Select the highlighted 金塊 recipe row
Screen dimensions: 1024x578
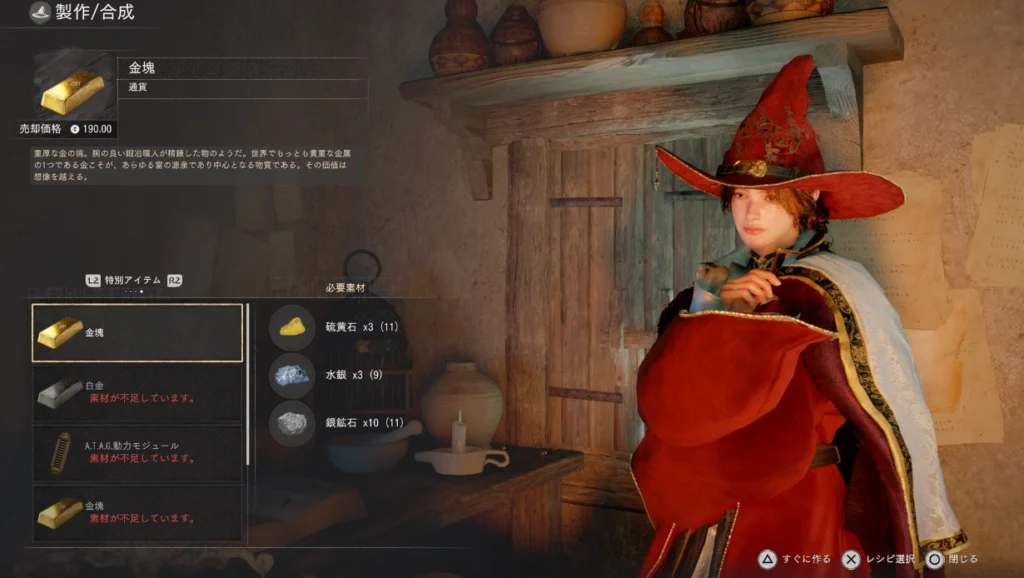[138, 332]
